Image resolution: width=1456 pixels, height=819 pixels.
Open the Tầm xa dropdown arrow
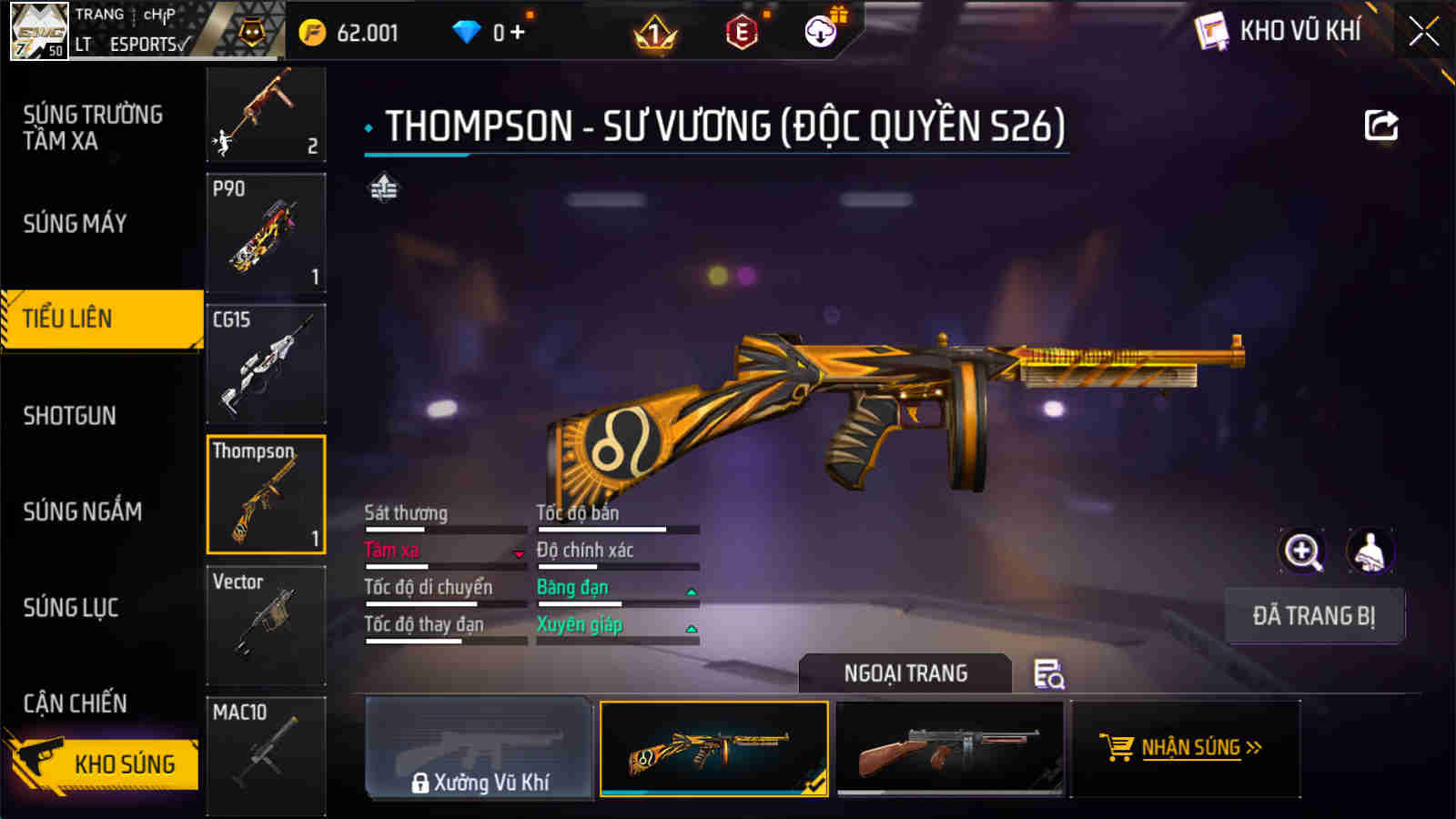(x=517, y=553)
